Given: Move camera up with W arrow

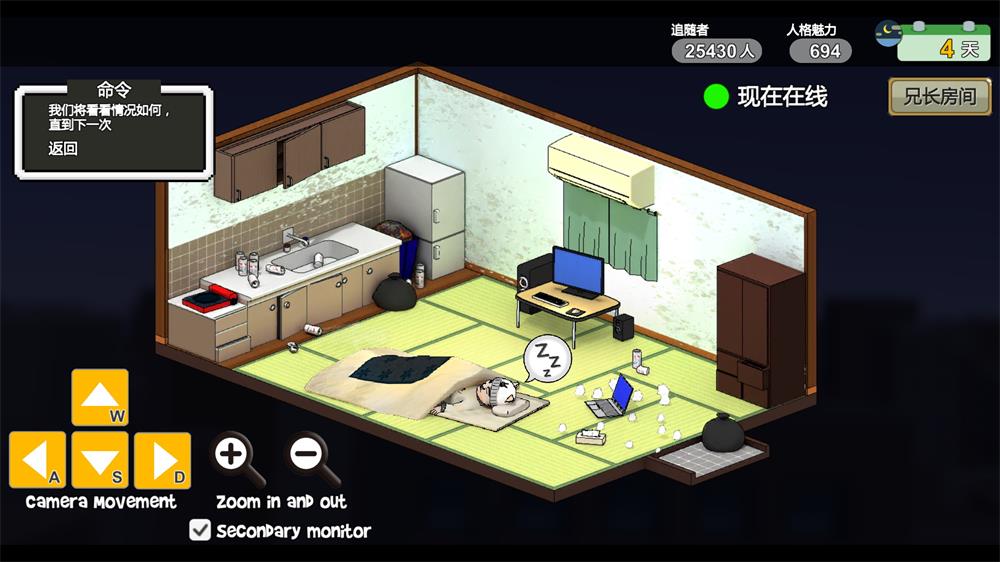Looking at the screenshot, I should click(x=100, y=397).
